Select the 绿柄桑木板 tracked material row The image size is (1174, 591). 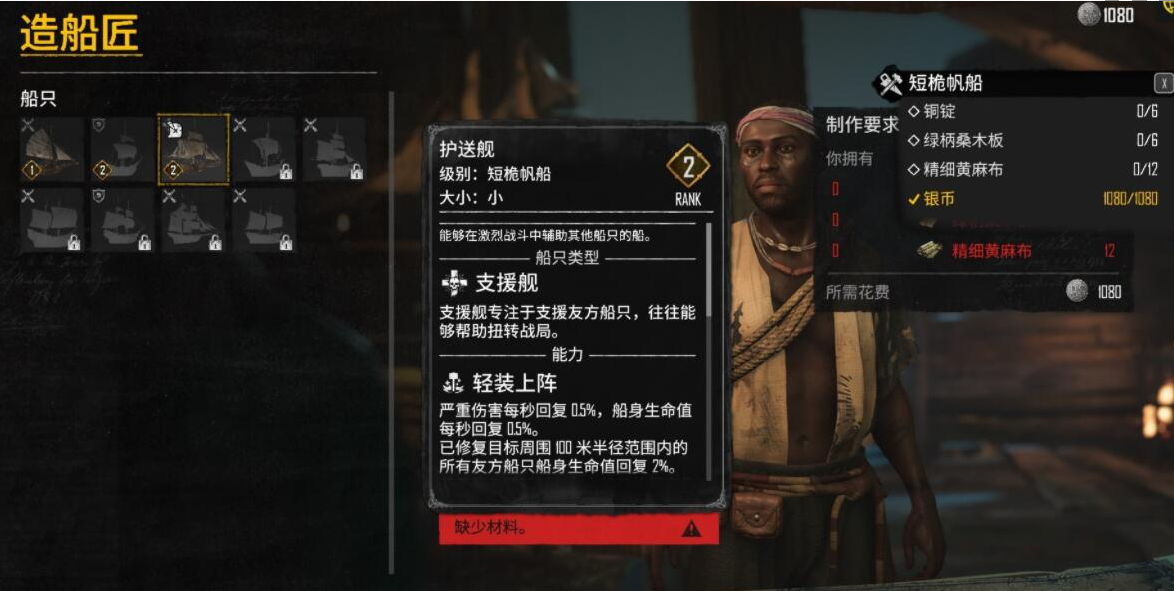1032,140
